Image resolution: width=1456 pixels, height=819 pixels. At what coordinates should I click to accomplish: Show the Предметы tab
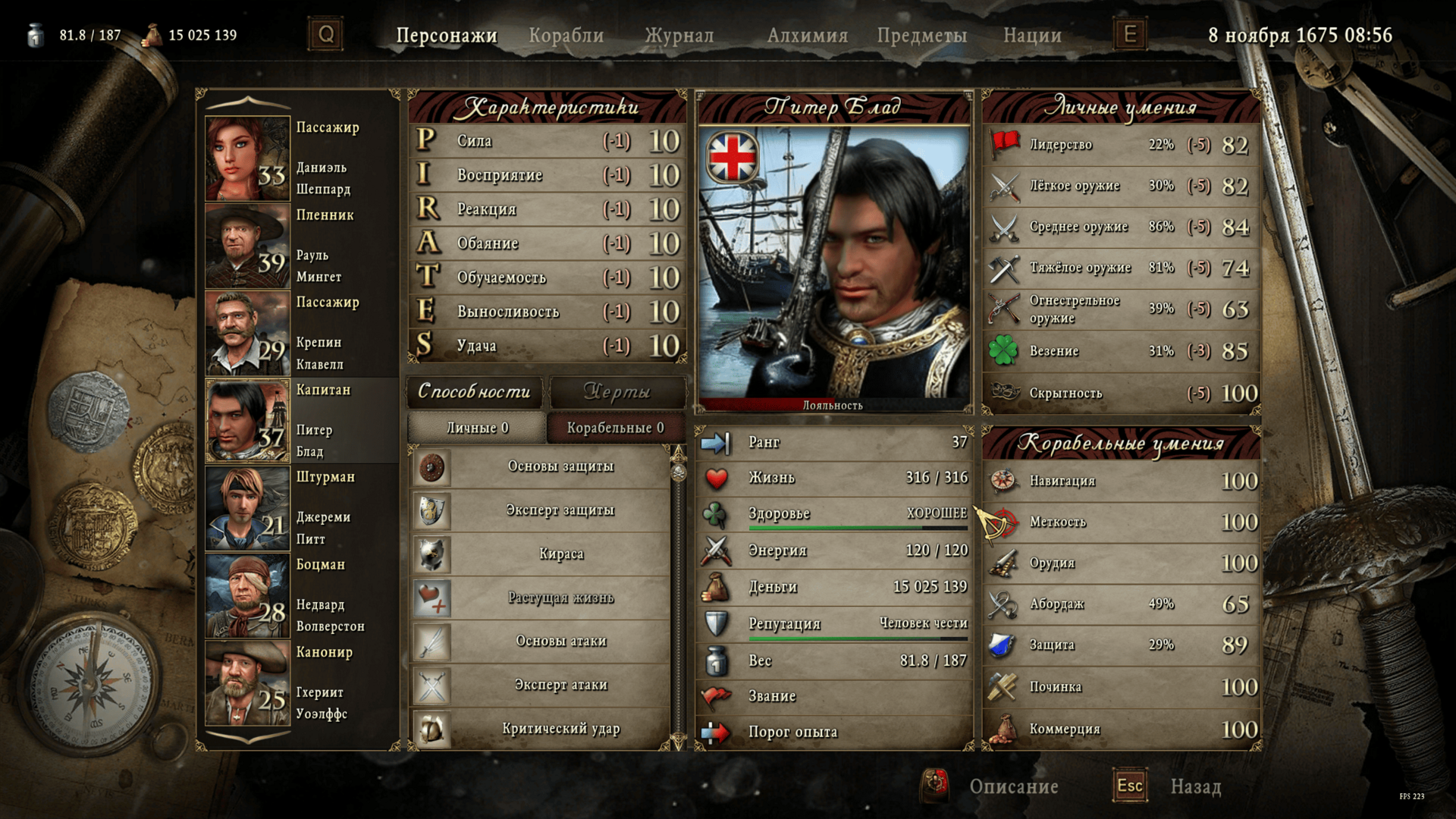point(921,36)
